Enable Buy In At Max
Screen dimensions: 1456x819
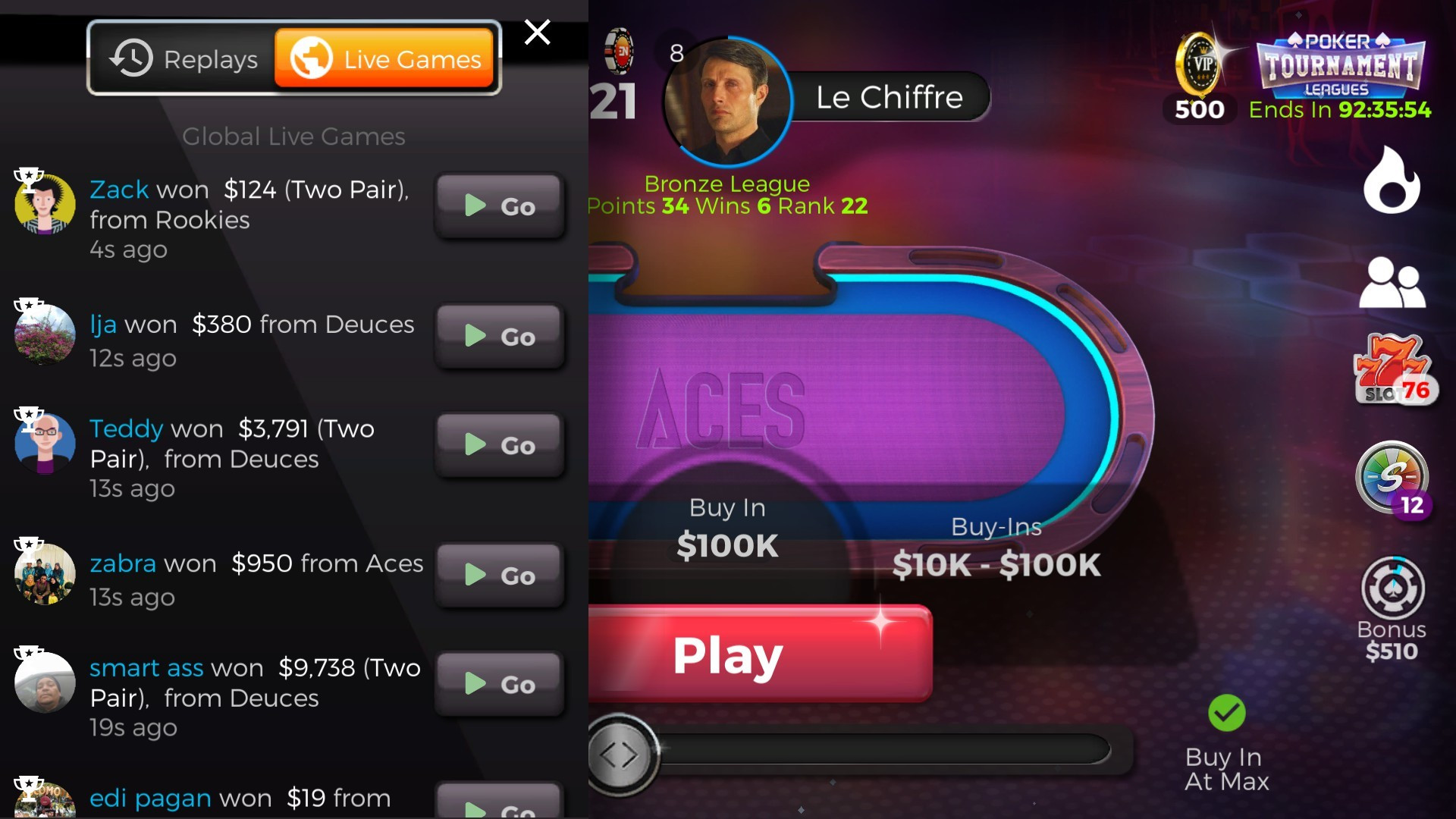pos(1225,711)
